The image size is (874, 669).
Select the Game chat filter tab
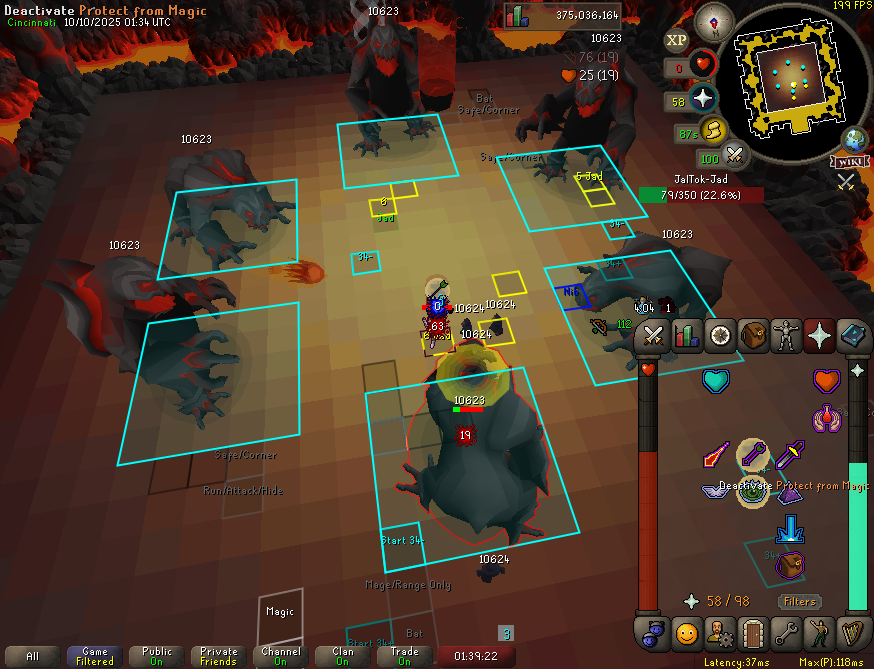click(x=95, y=656)
